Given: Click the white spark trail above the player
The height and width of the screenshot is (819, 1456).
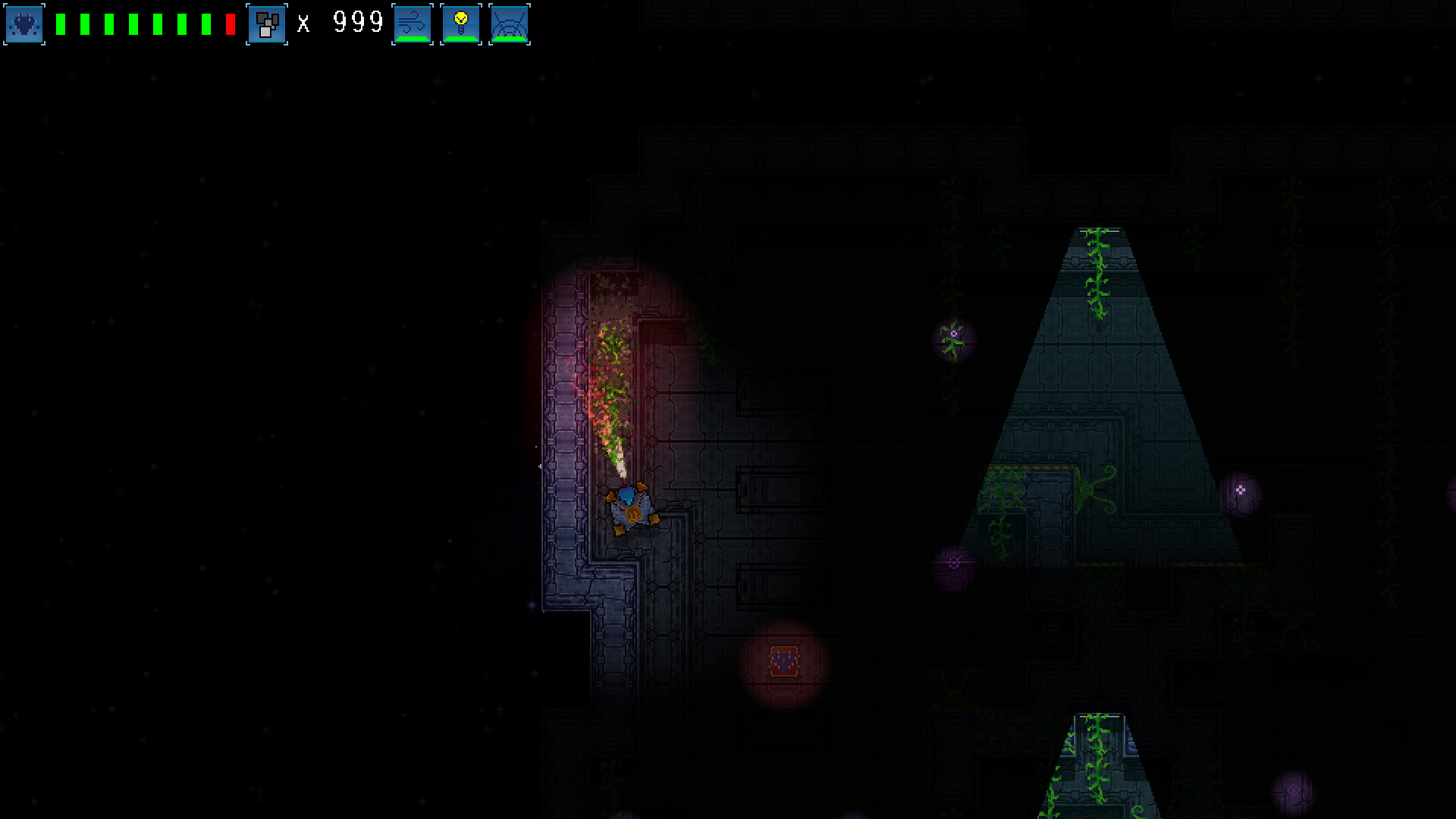Looking at the screenshot, I should click(x=618, y=459).
